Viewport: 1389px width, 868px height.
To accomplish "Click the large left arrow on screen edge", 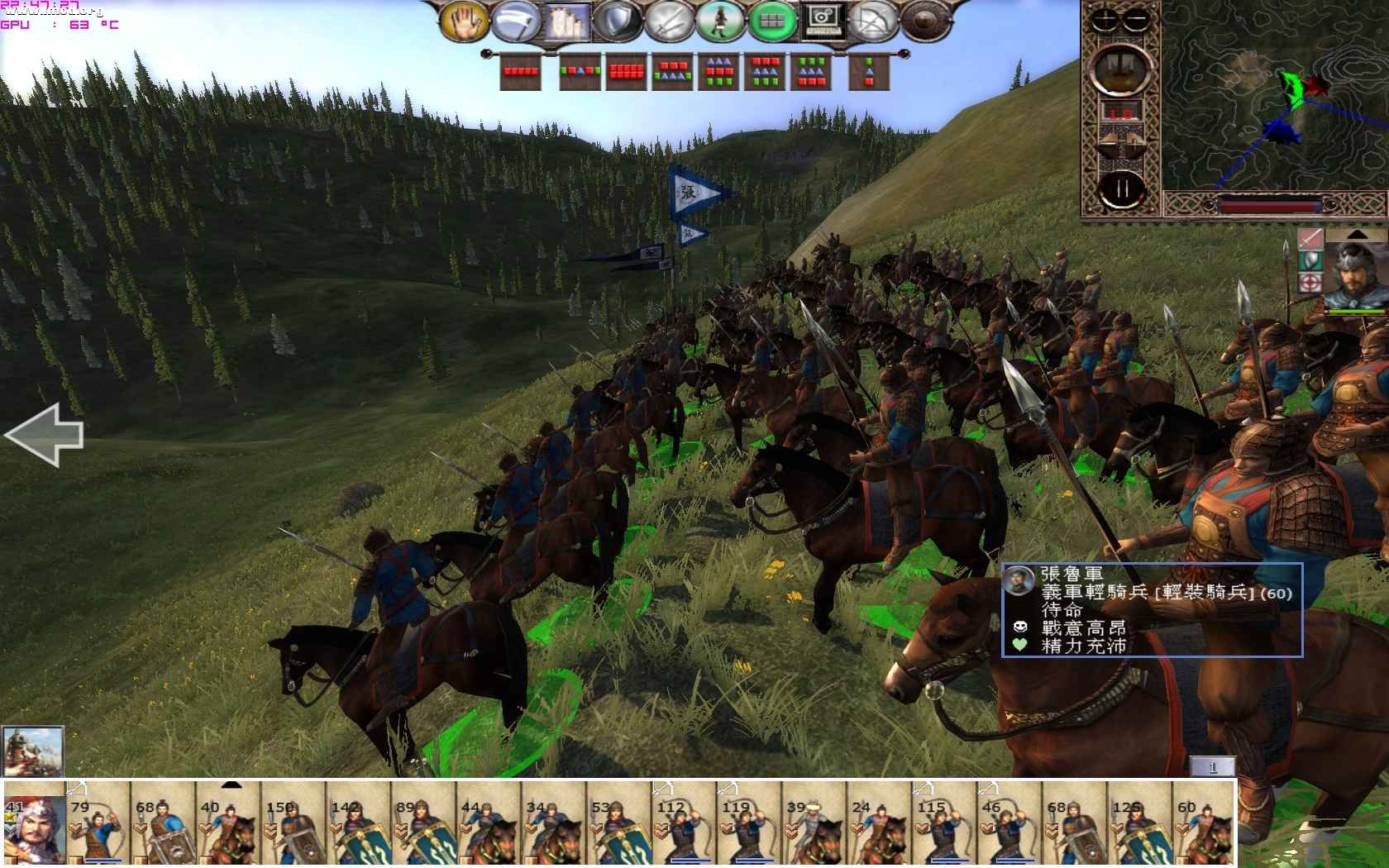I will 45,434.
